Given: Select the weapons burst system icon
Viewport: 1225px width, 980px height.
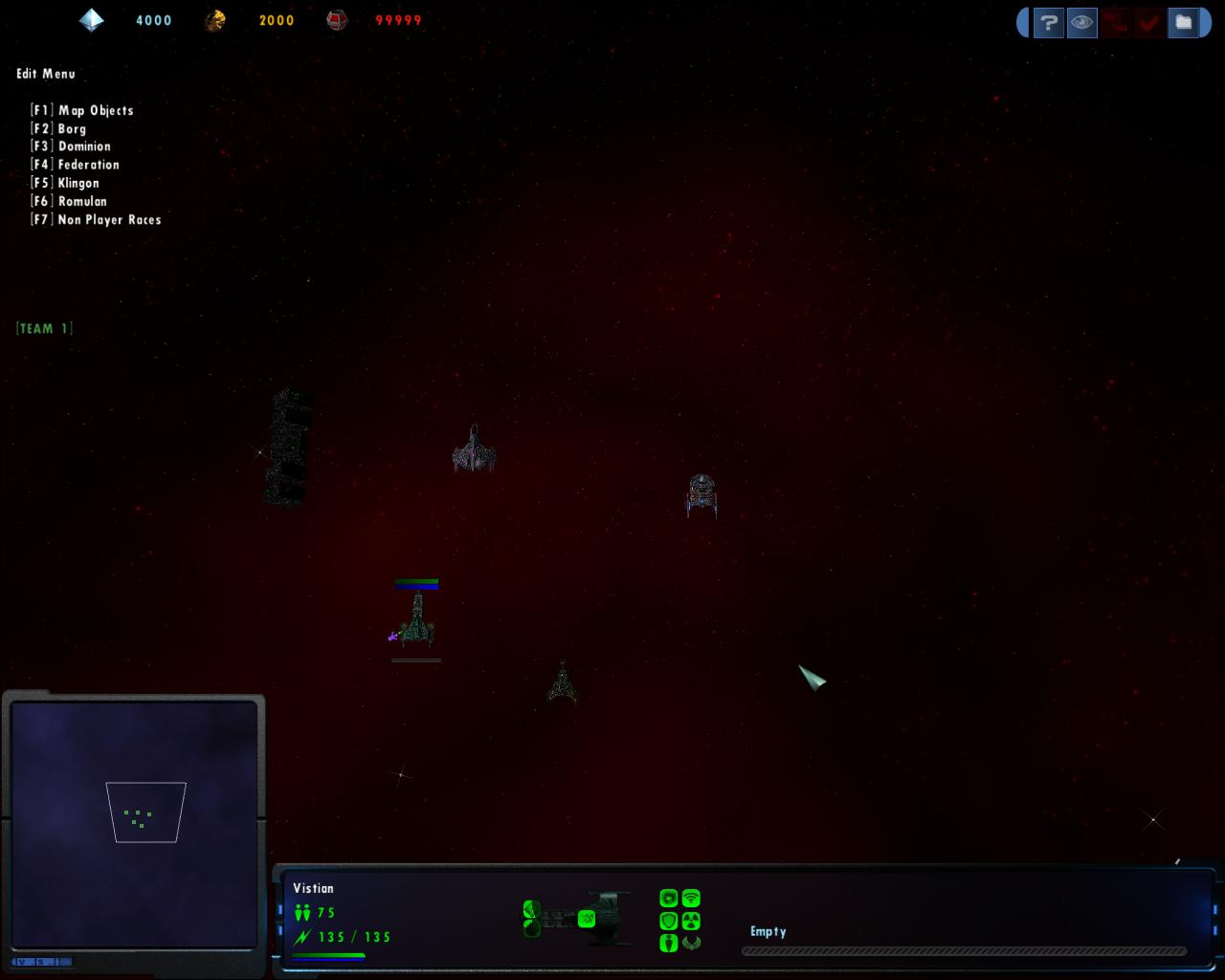Looking at the screenshot, I should pyautogui.click(x=669, y=899).
